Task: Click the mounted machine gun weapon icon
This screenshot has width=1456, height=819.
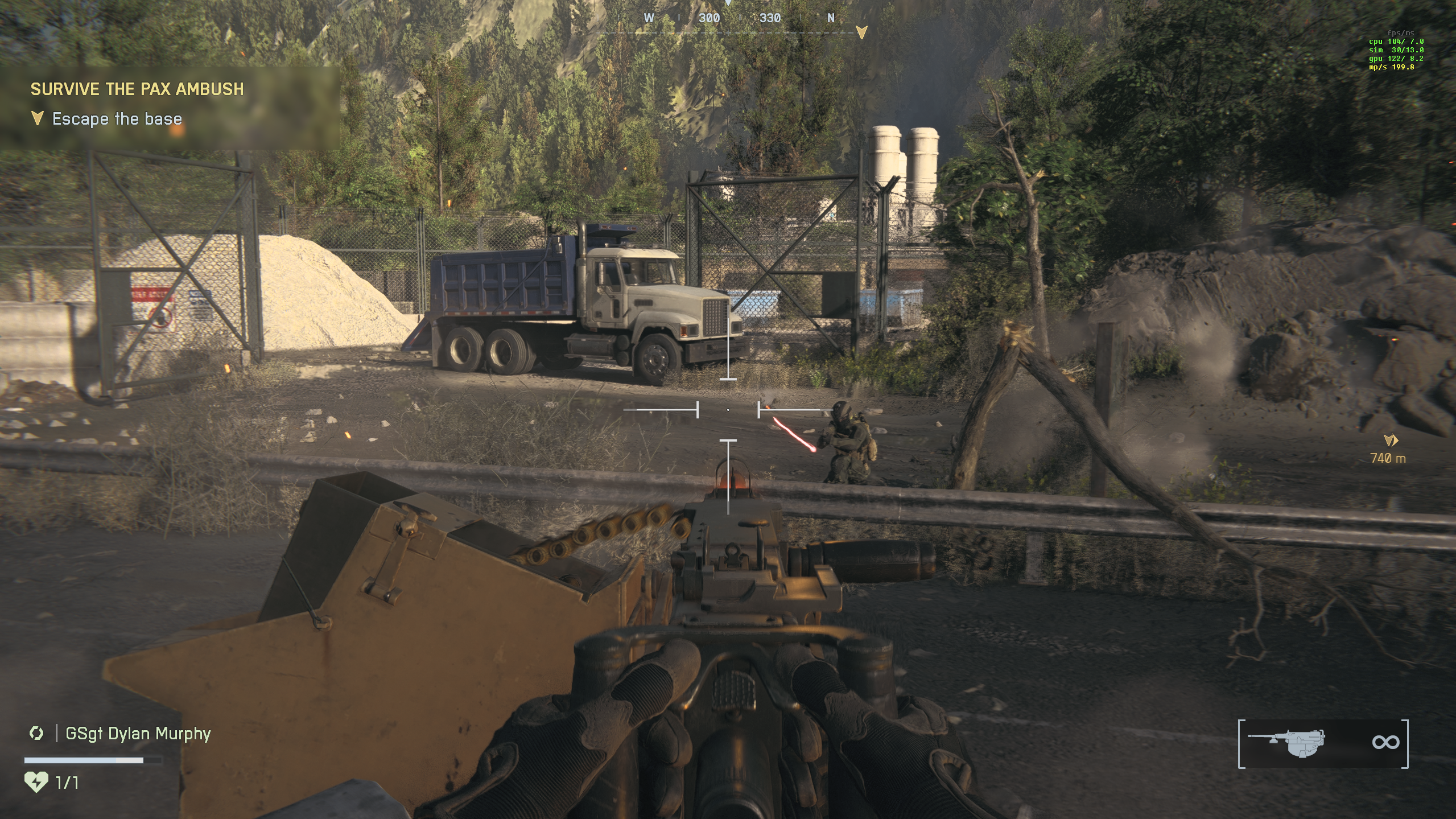Action: [1287, 743]
